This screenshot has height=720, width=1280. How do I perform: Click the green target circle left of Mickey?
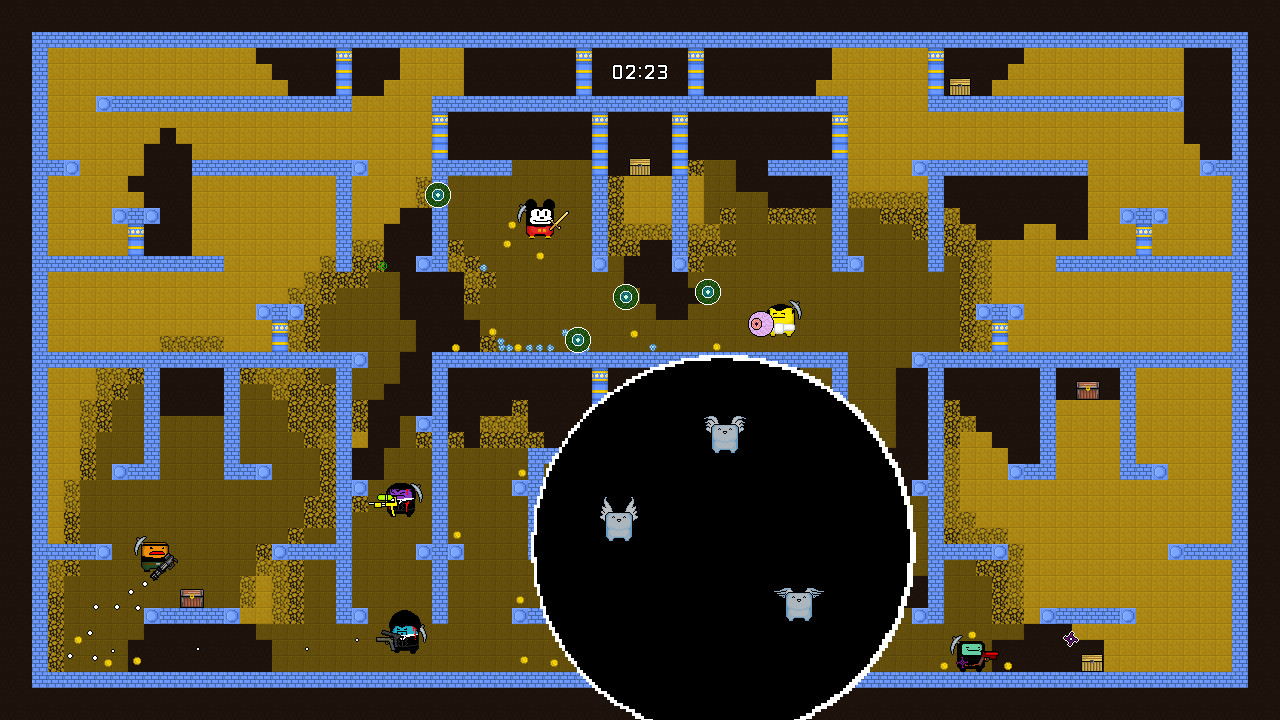tap(435, 196)
